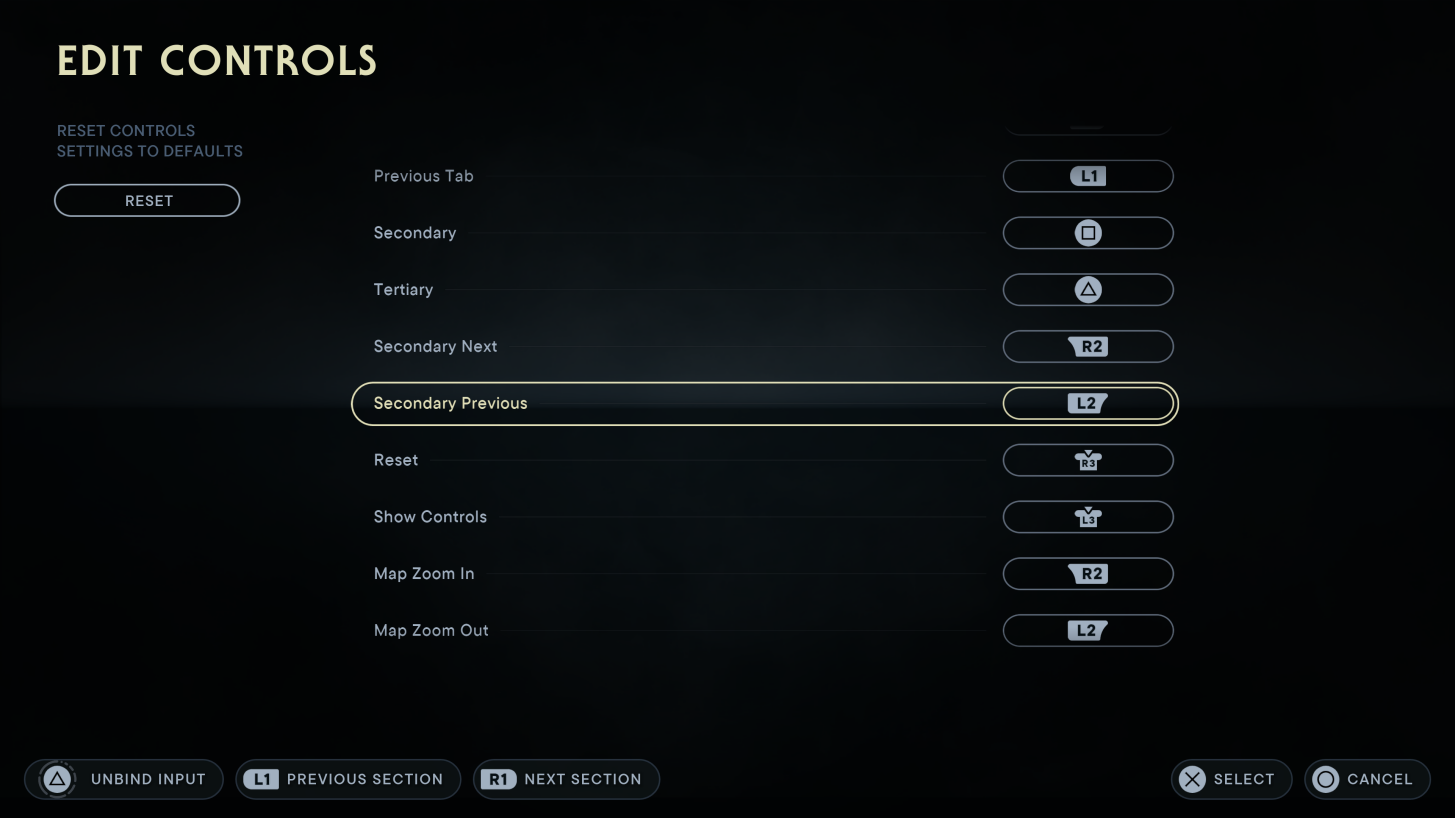Click the L2 binding for Secondary Previous

(1087, 403)
